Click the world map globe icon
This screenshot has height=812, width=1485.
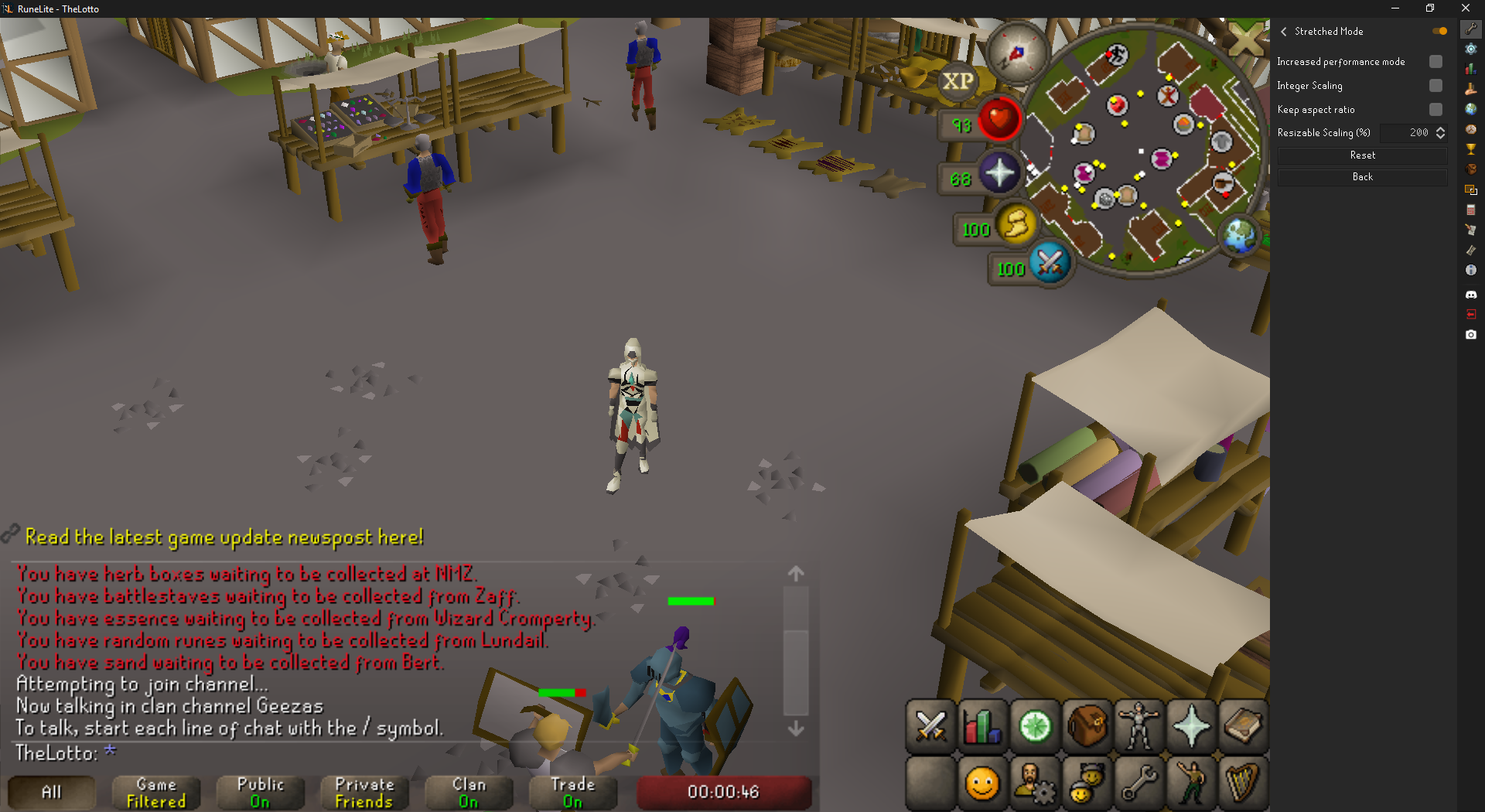pyautogui.click(x=1240, y=235)
